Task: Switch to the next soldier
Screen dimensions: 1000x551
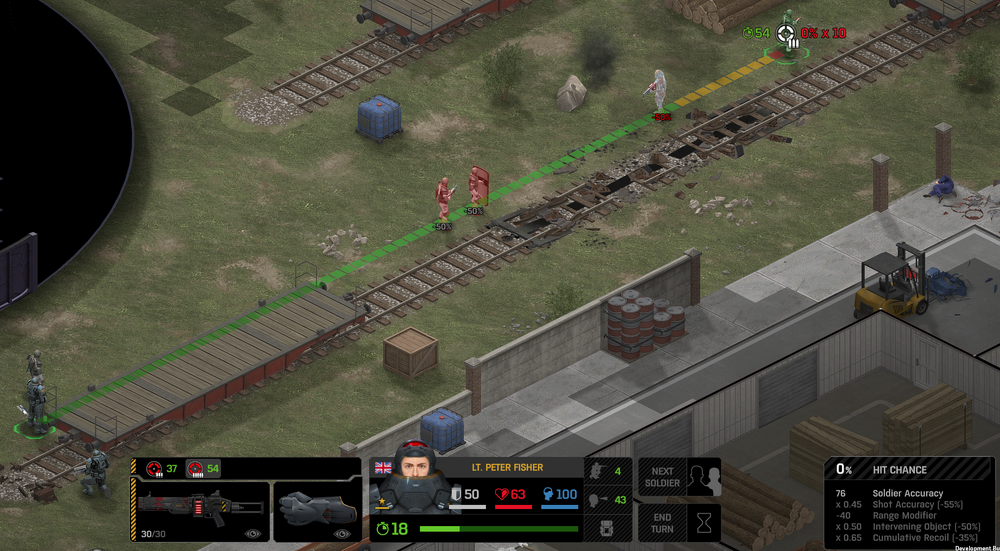Action: 680,477
